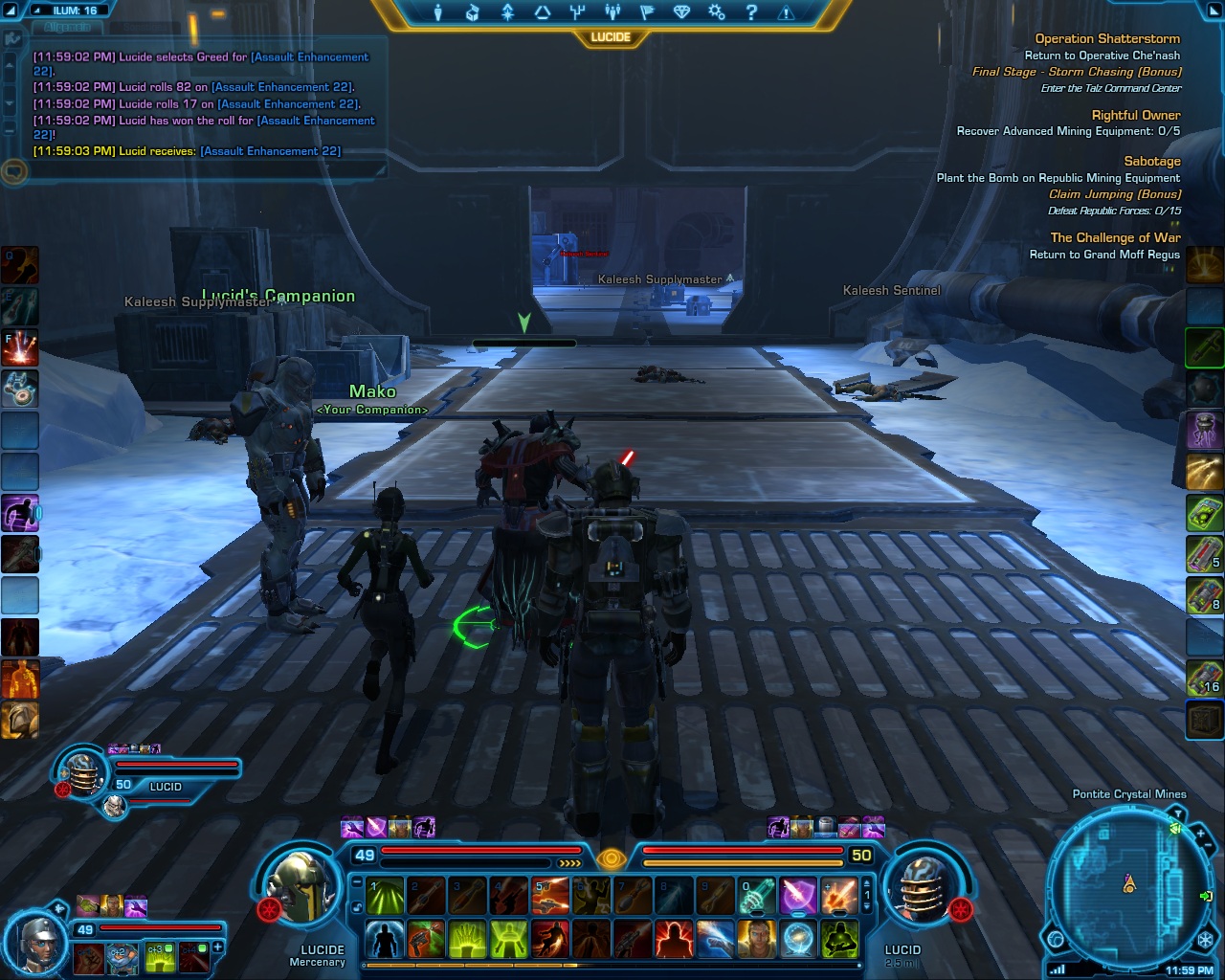Open the inventory crate icon in top menu
The image size is (1225, 980).
tap(473, 12)
